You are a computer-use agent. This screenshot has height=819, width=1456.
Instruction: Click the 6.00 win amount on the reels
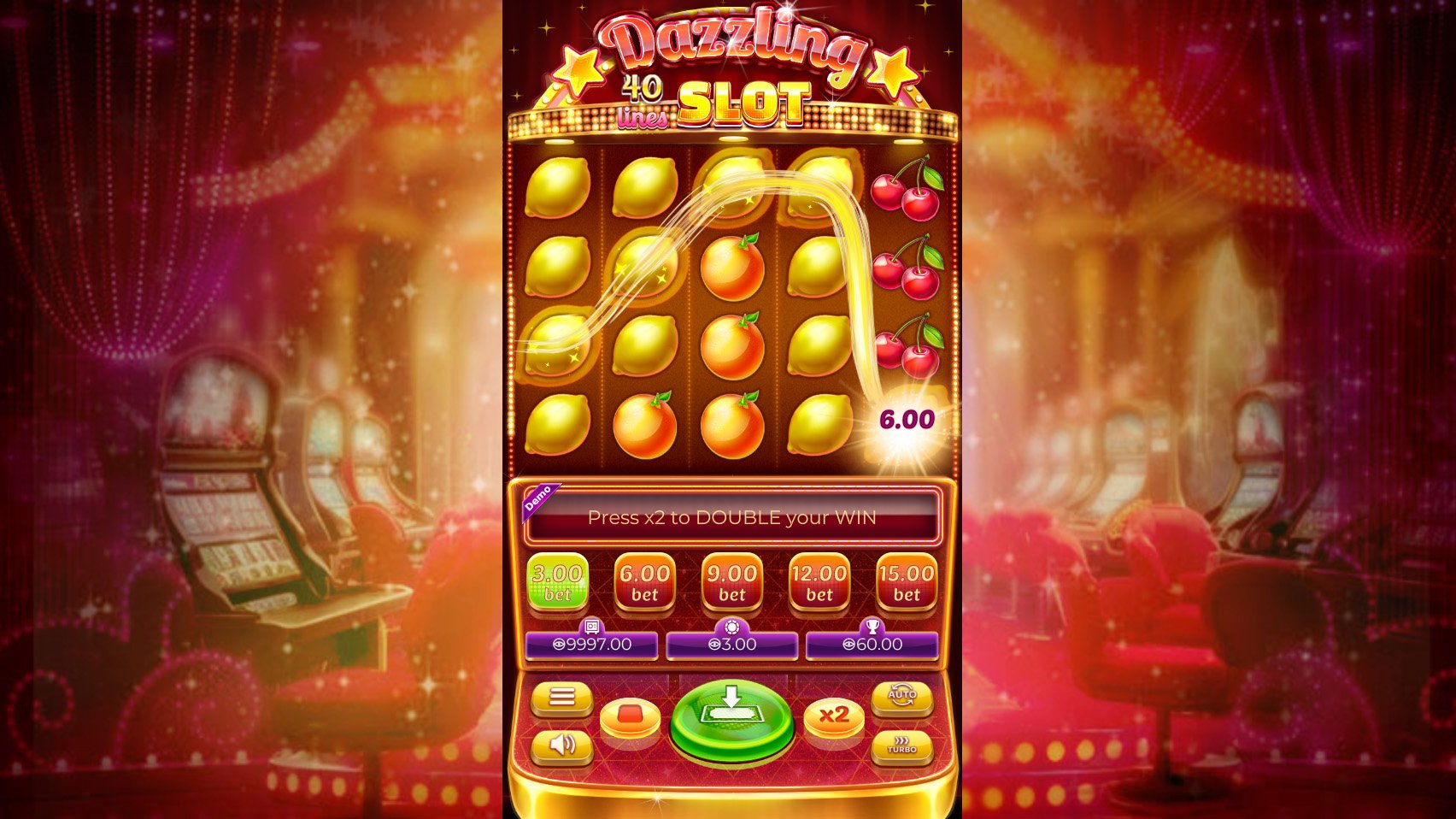point(906,419)
